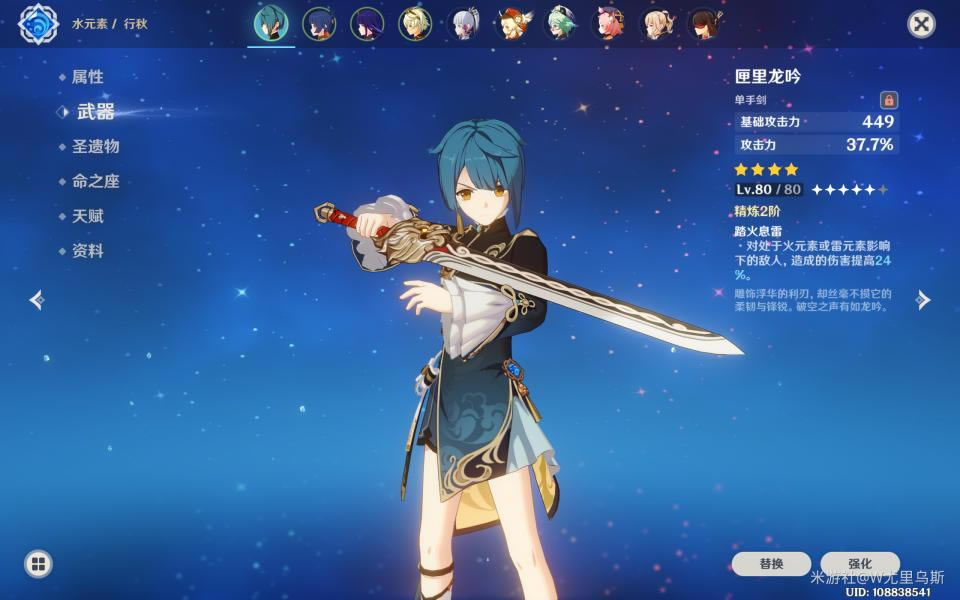
Task: Open the 资料 (Profile) section
Action: point(87,251)
